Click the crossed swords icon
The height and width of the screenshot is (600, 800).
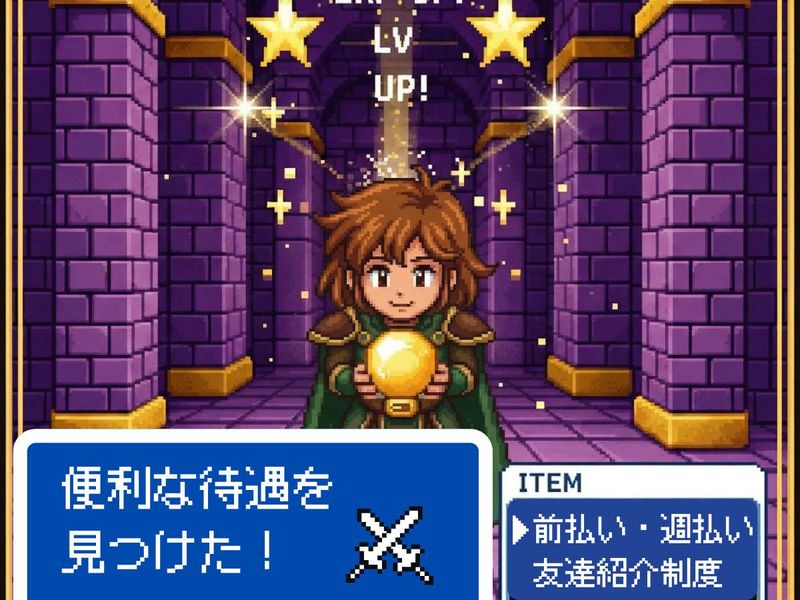396,543
